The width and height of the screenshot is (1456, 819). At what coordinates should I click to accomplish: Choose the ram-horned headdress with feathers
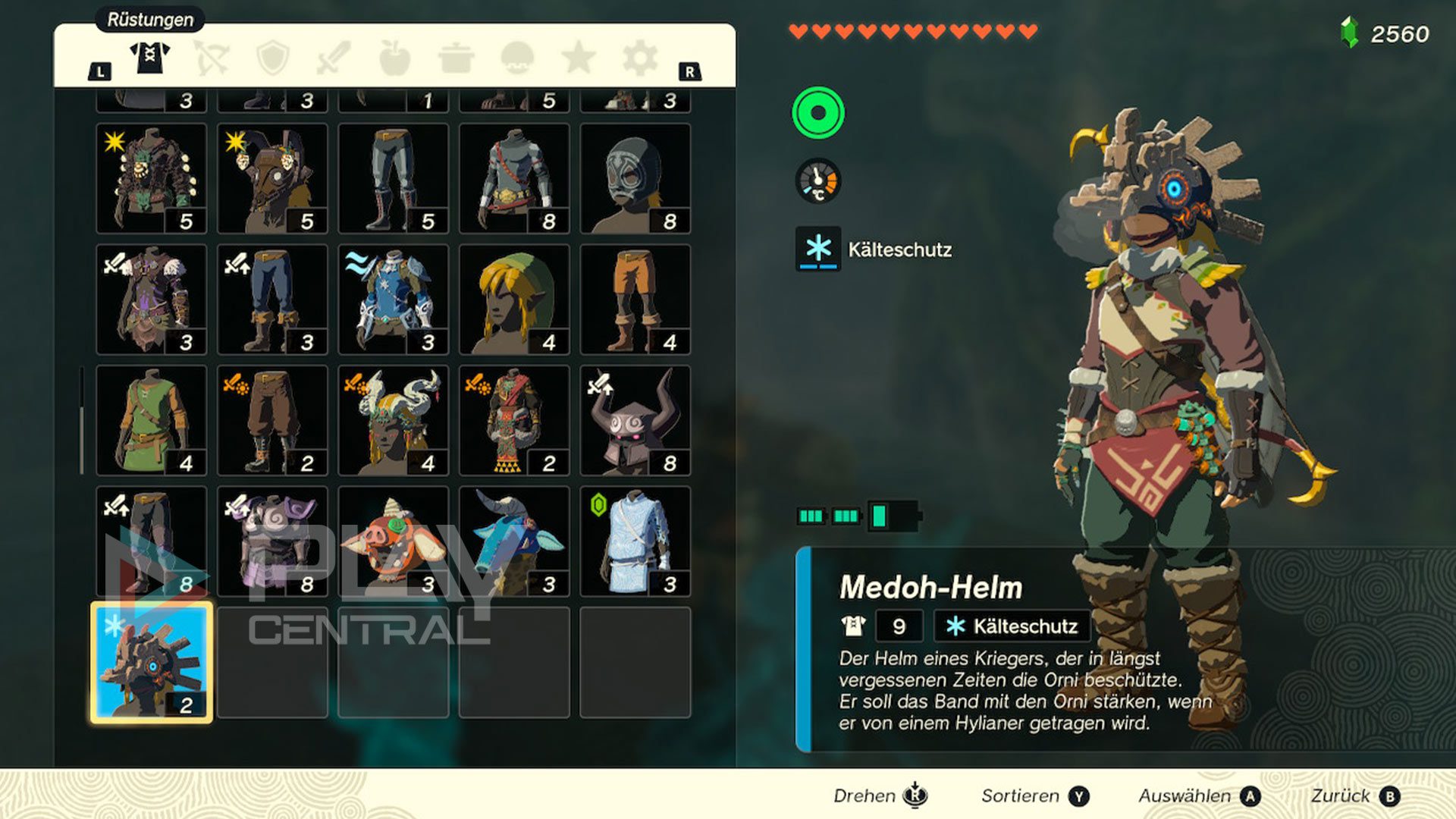(393, 421)
